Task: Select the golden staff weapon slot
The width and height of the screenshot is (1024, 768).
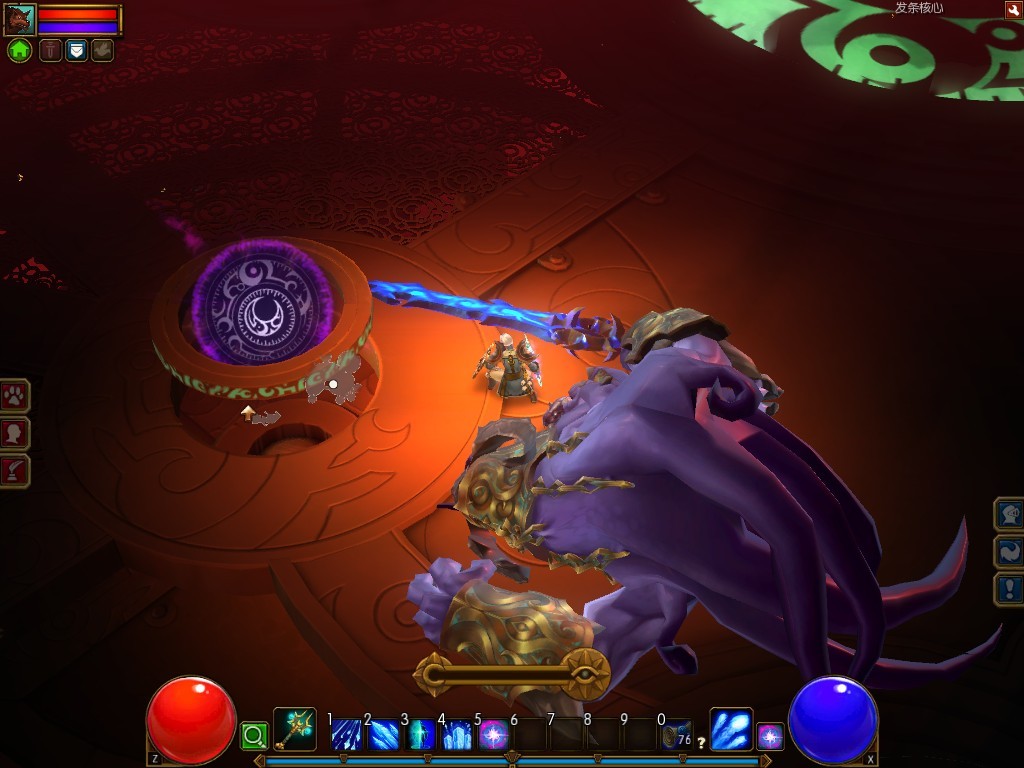Action: [295, 730]
